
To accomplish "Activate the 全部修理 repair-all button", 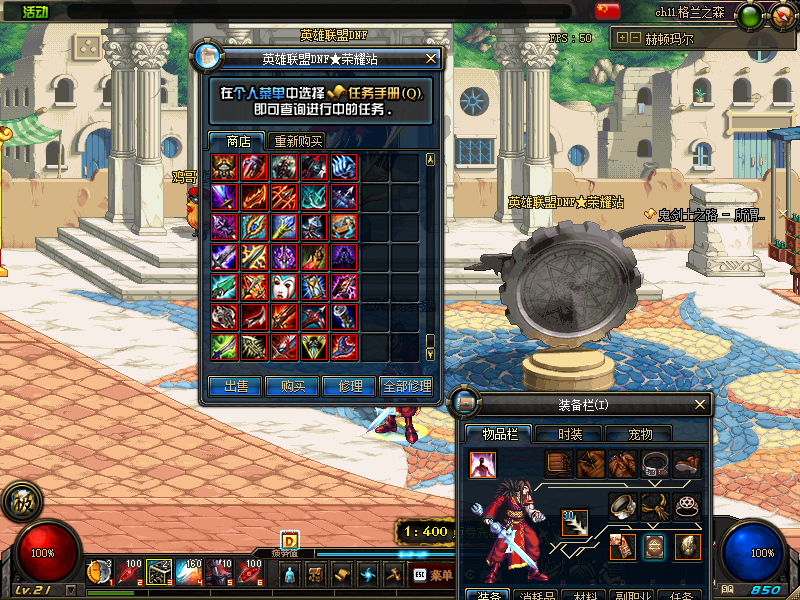I will [406, 386].
